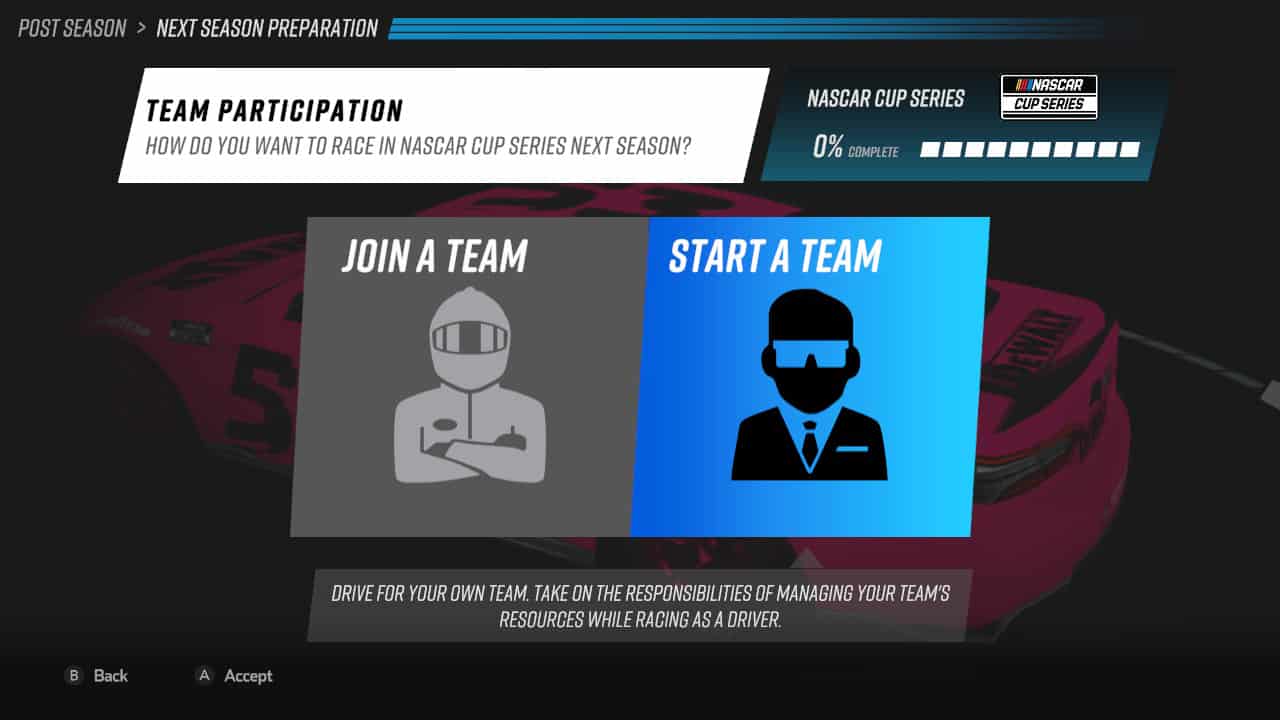Select the highlighted blue team choice

(x=808, y=375)
